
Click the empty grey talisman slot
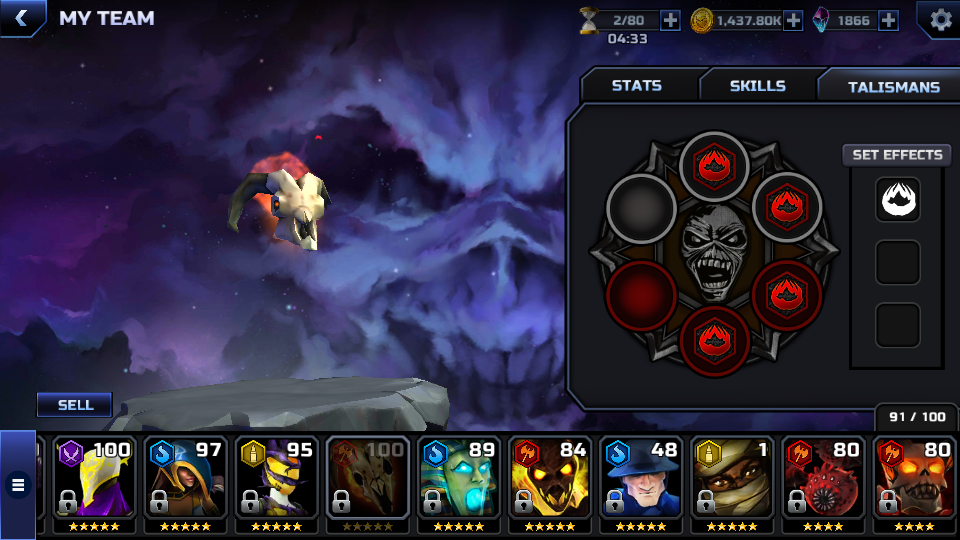tap(641, 207)
